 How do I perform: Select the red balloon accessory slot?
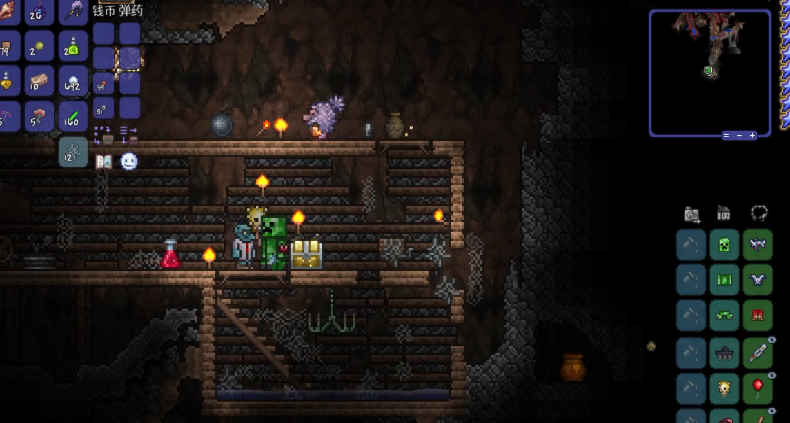click(757, 388)
